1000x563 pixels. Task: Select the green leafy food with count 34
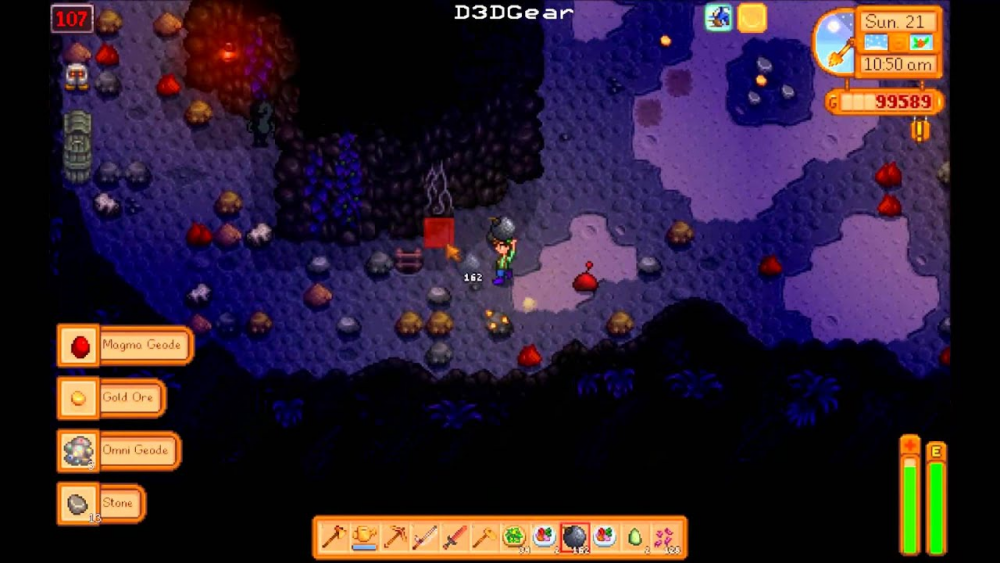(x=514, y=538)
